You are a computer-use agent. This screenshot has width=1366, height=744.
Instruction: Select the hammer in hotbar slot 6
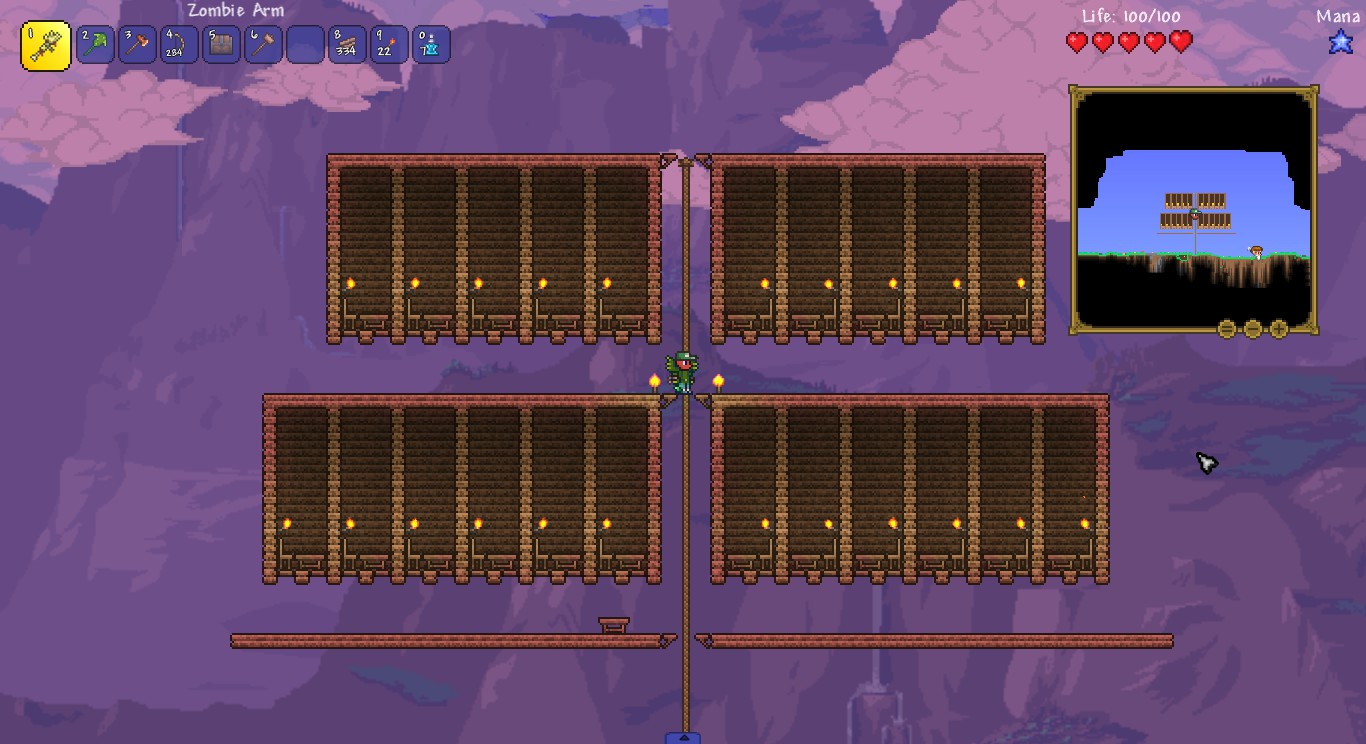click(263, 44)
